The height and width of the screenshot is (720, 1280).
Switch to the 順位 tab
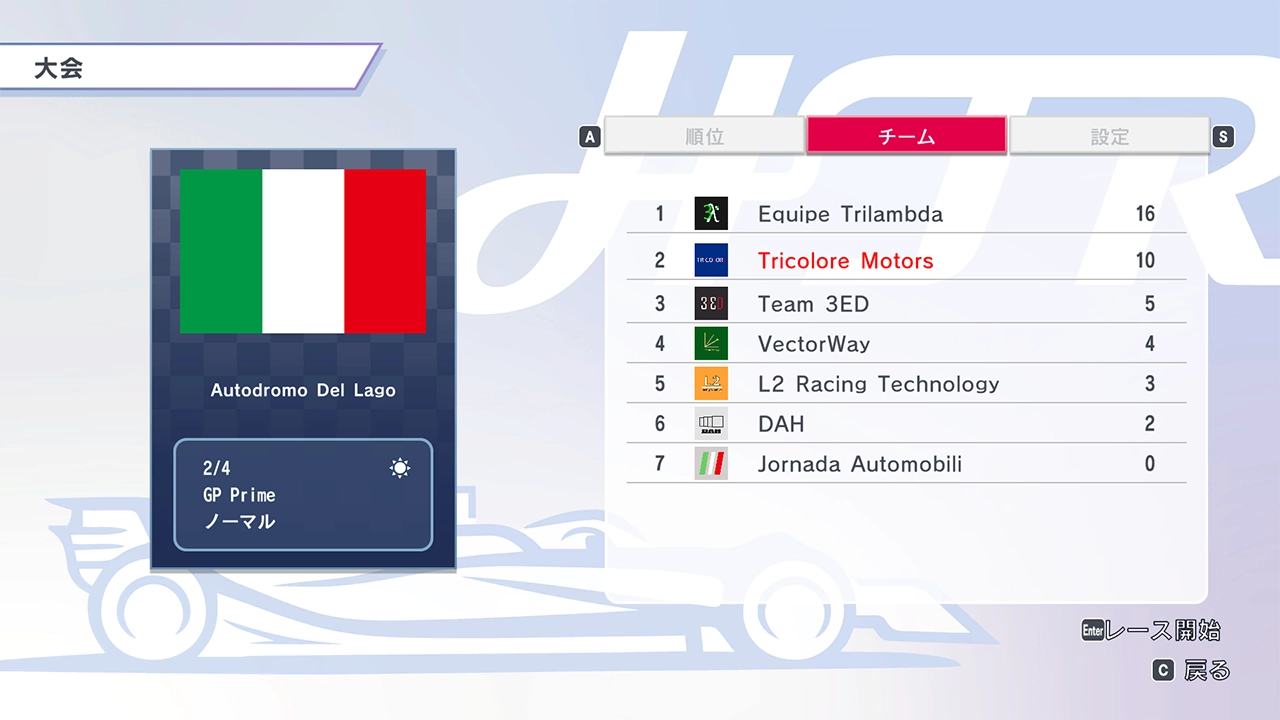click(x=705, y=136)
